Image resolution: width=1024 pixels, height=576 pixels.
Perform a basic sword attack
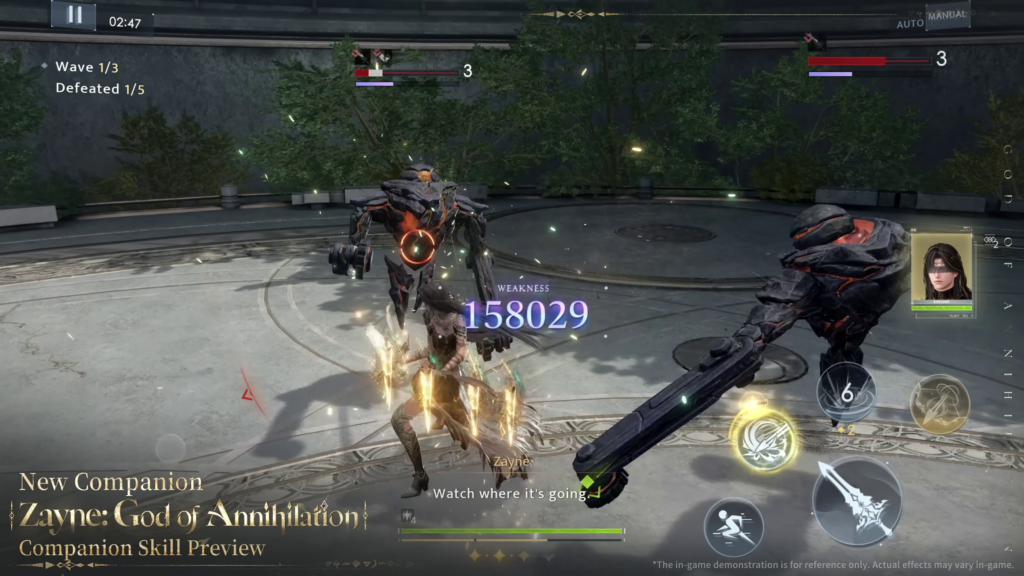(857, 502)
